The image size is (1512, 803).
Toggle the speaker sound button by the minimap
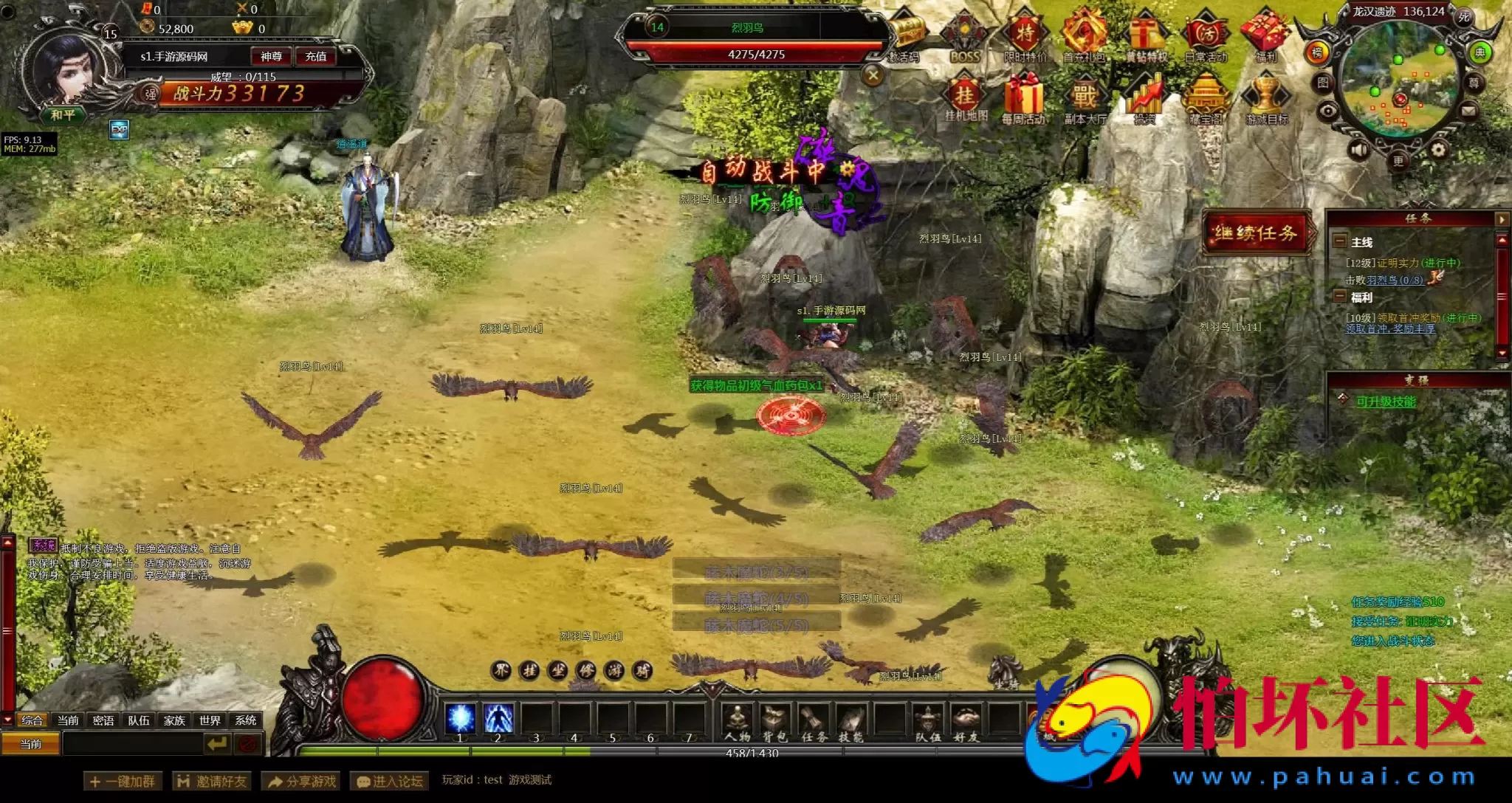tap(1359, 151)
